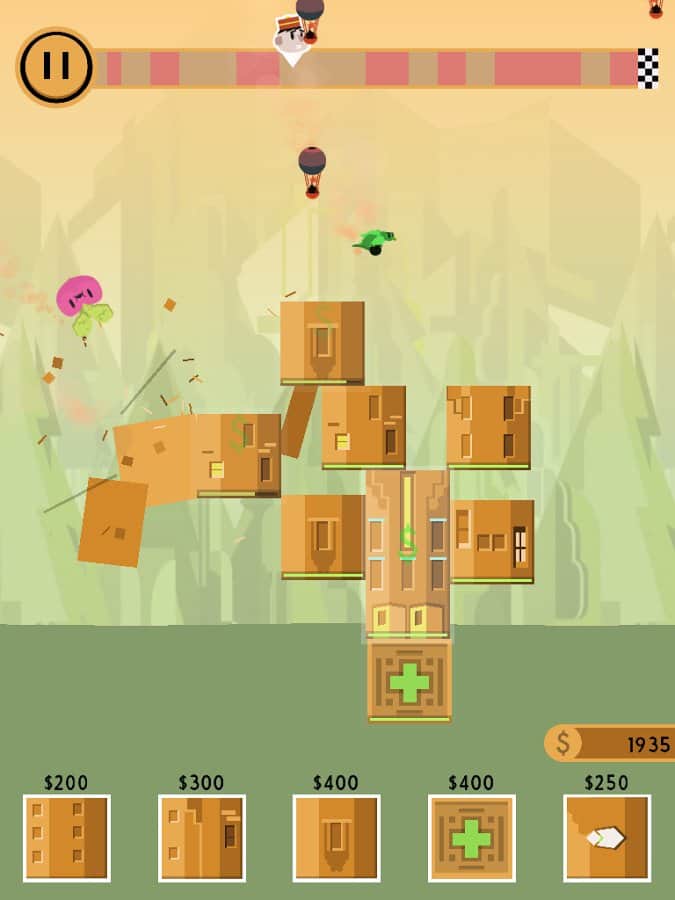Pause the game with the round button
675x900 pixels.
coord(56,66)
